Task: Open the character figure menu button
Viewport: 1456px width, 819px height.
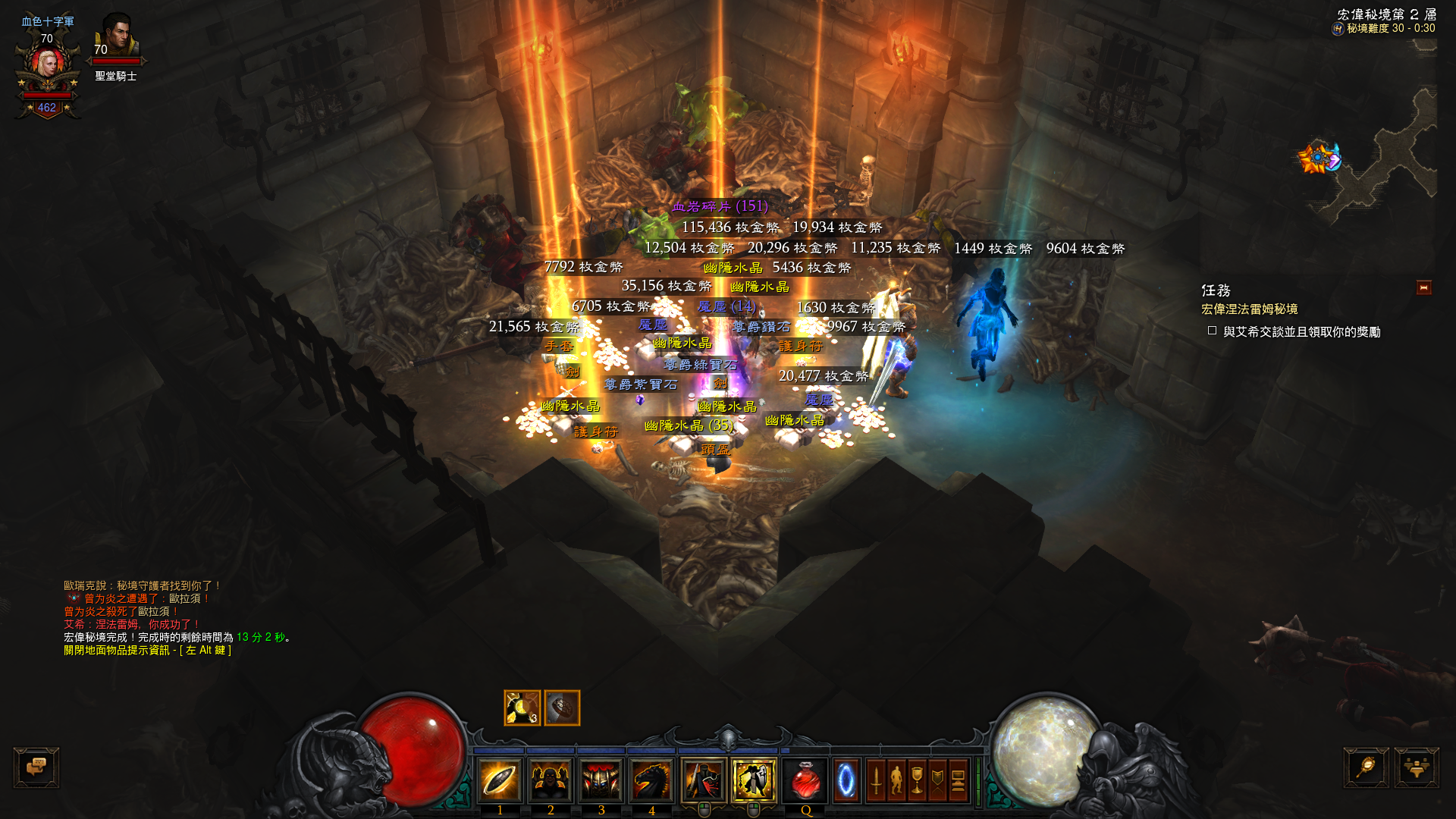Action: coord(896,780)
